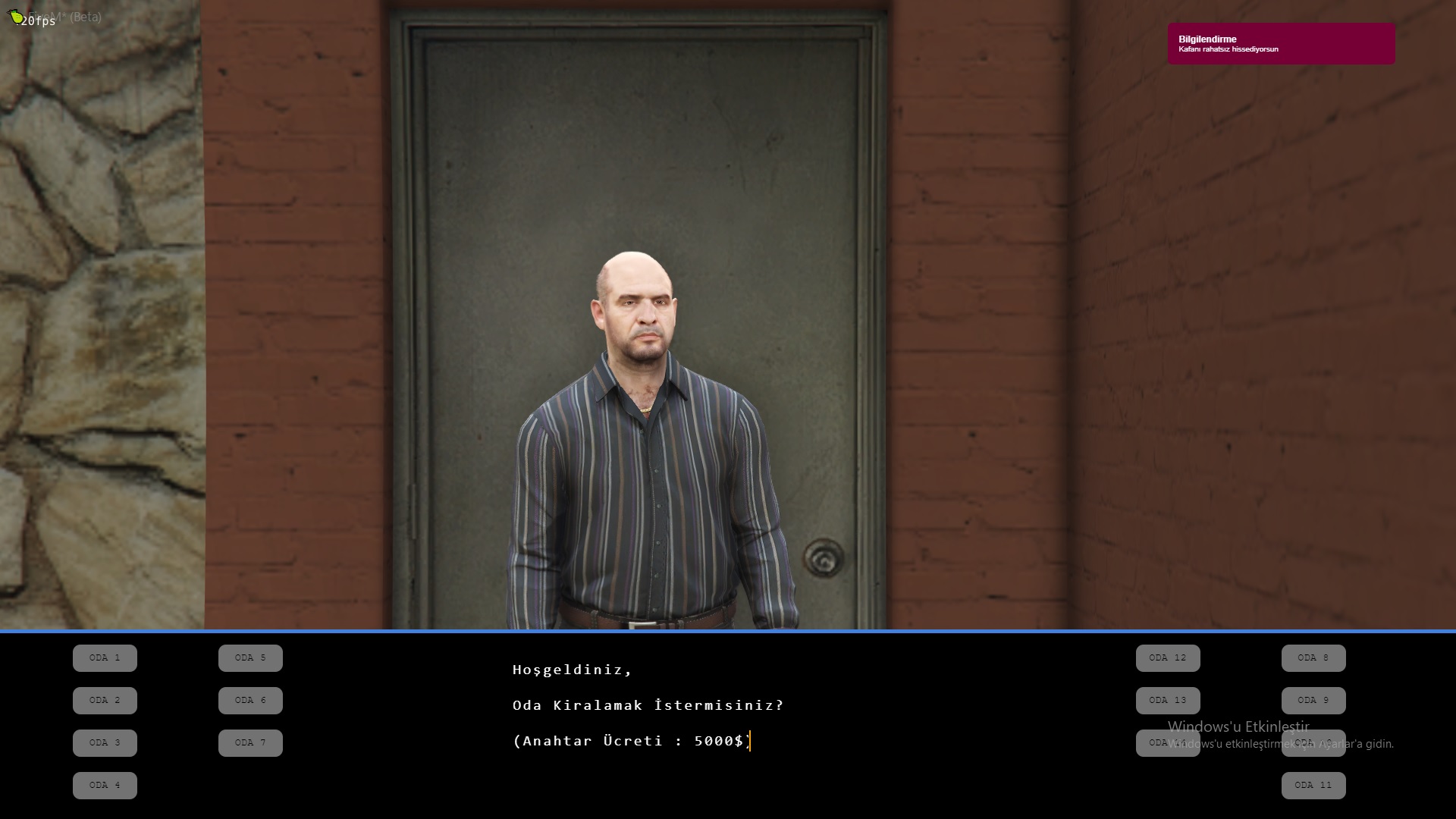The height and width of the screenshot is (819, 1456).
Task: Choose room ODA 7
Action: 250,742
